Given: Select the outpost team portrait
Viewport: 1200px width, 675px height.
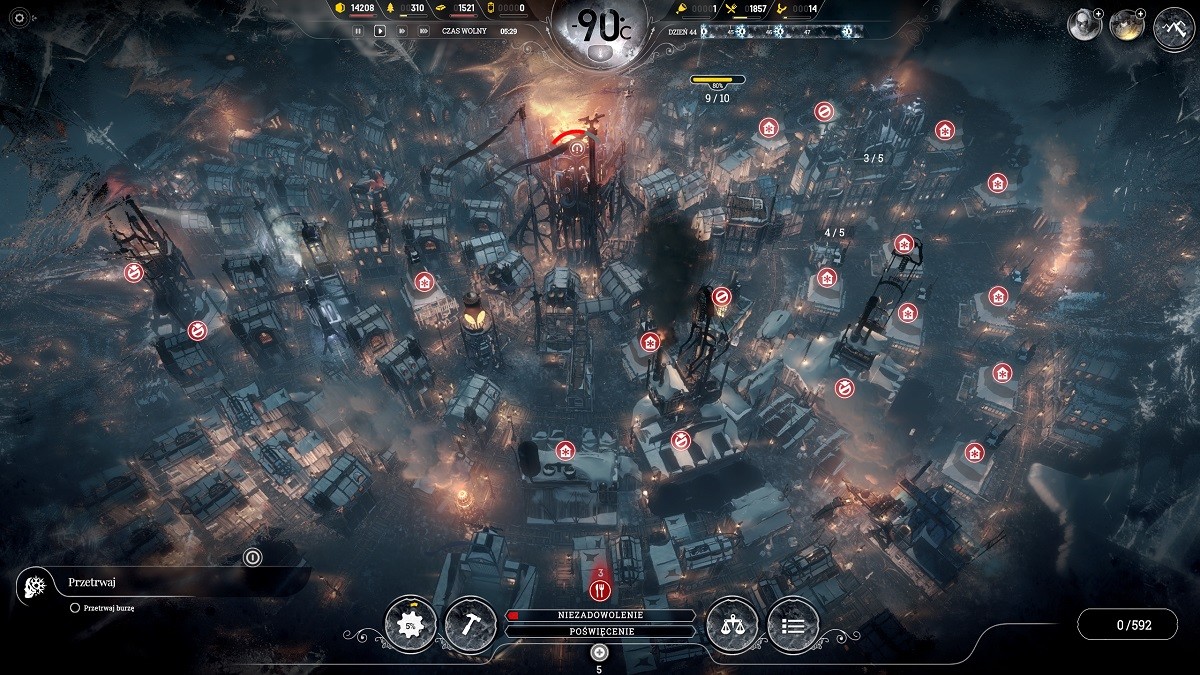Looking at the screenshot, I should tap(1127, 25).
